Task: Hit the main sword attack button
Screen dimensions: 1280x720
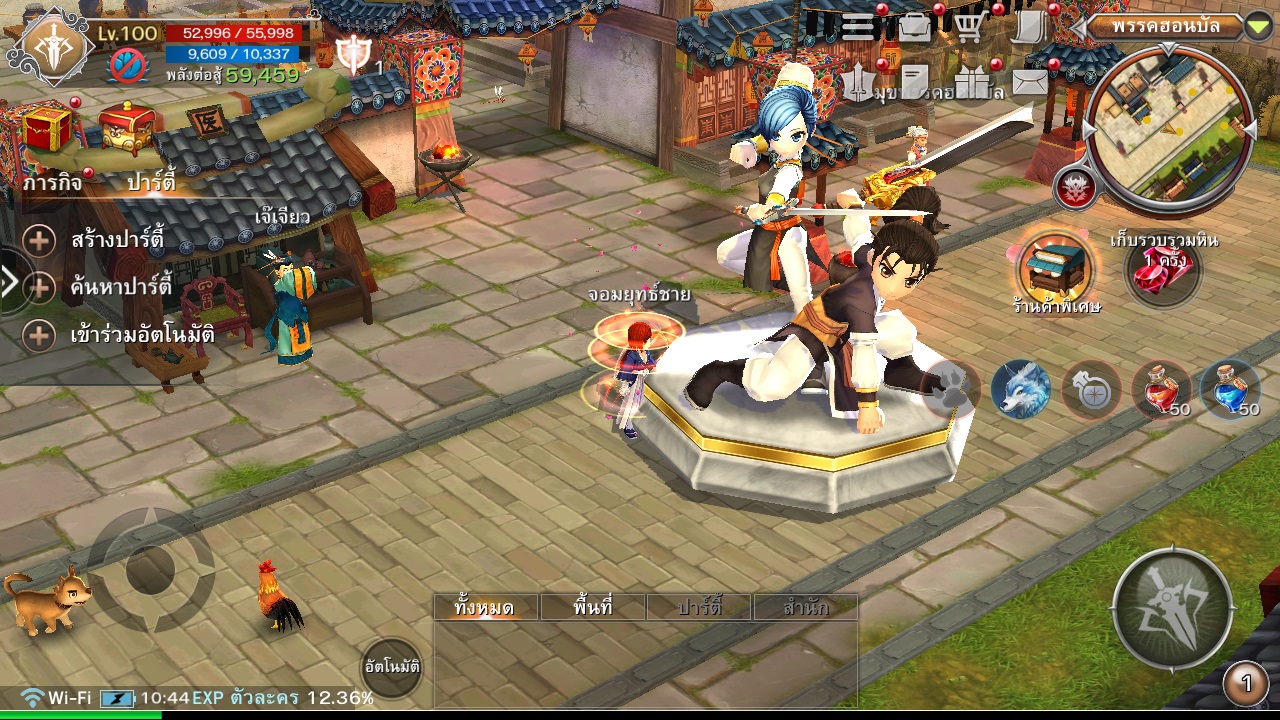Action: 1172,608
